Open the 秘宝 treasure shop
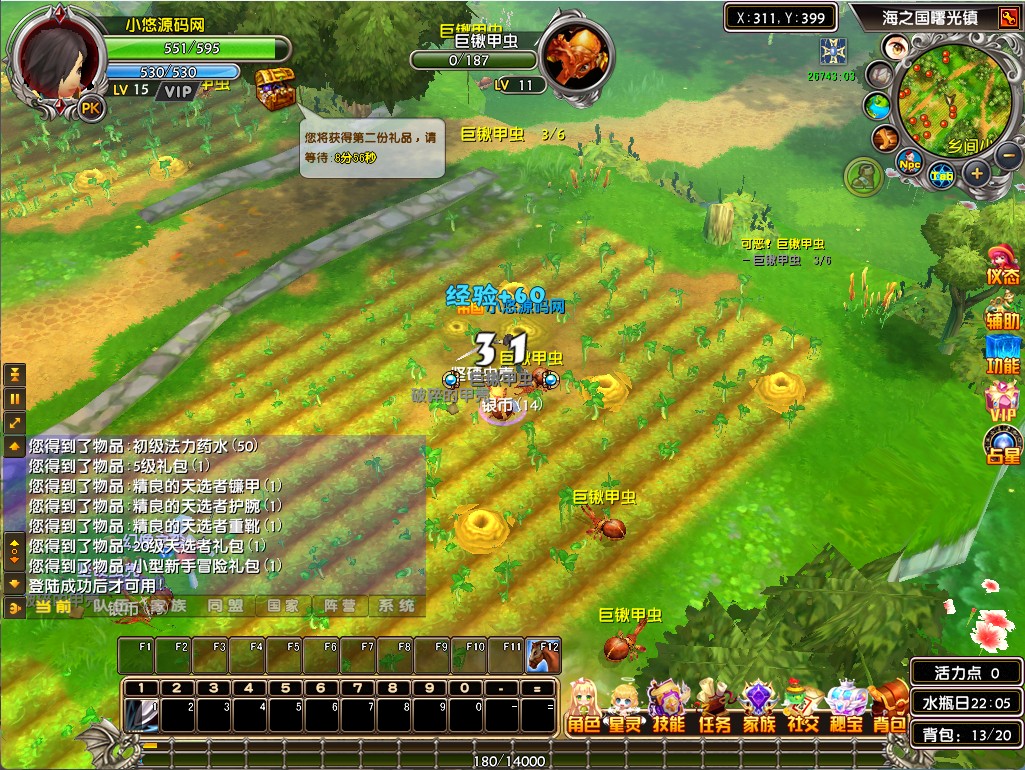Image resolution: width=1025 pixels, height=770 pixels. pyautogui.click(x=846, y=710)
